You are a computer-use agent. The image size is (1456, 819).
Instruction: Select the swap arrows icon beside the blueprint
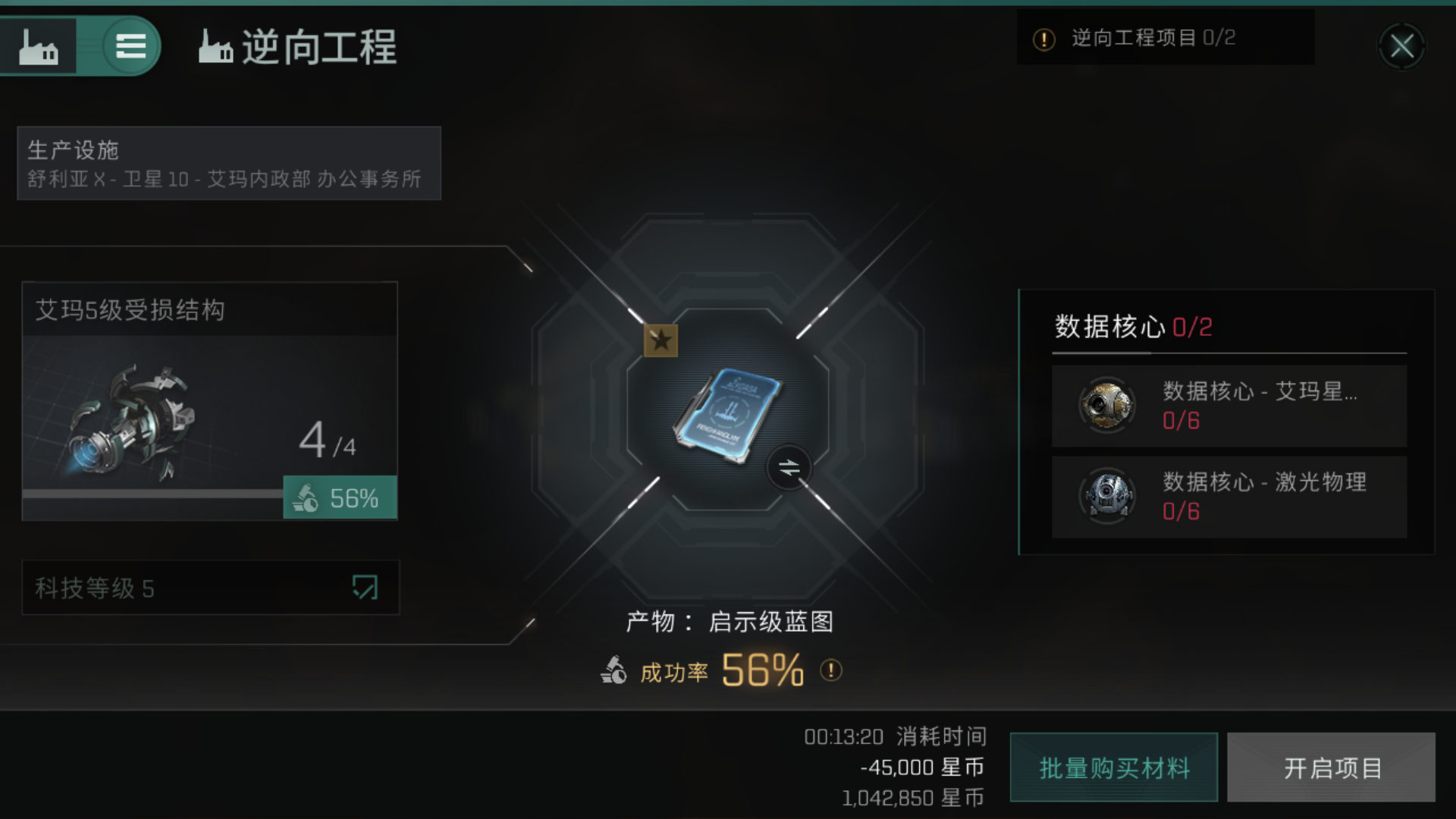point(789,467)
